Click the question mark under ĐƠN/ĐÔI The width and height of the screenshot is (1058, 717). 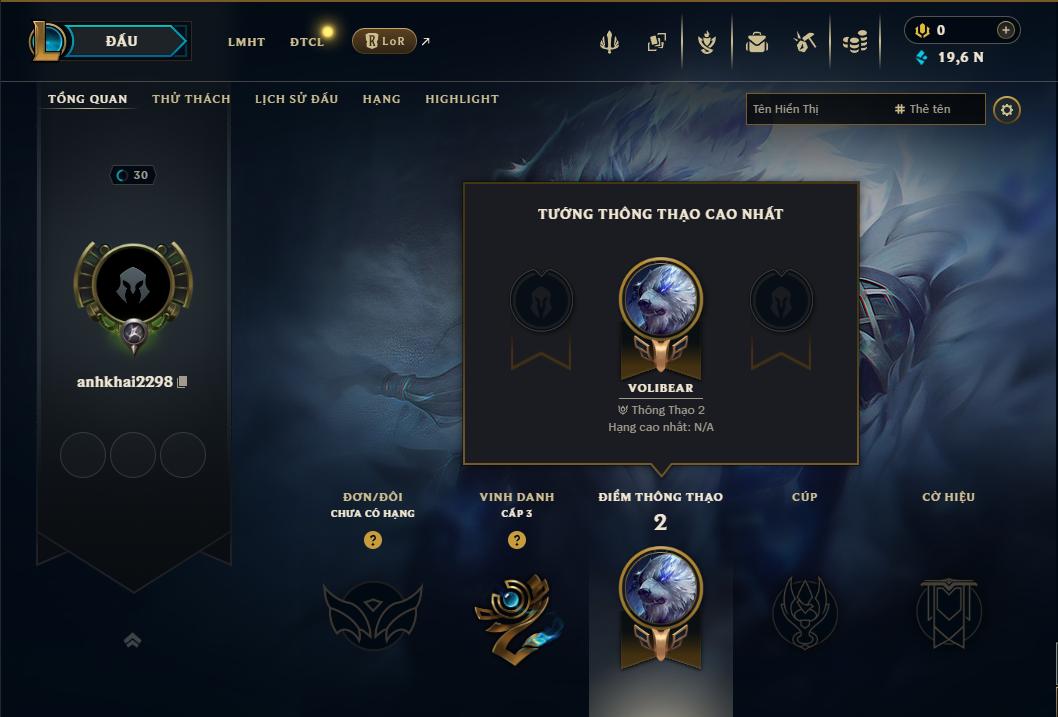(373, 540)
